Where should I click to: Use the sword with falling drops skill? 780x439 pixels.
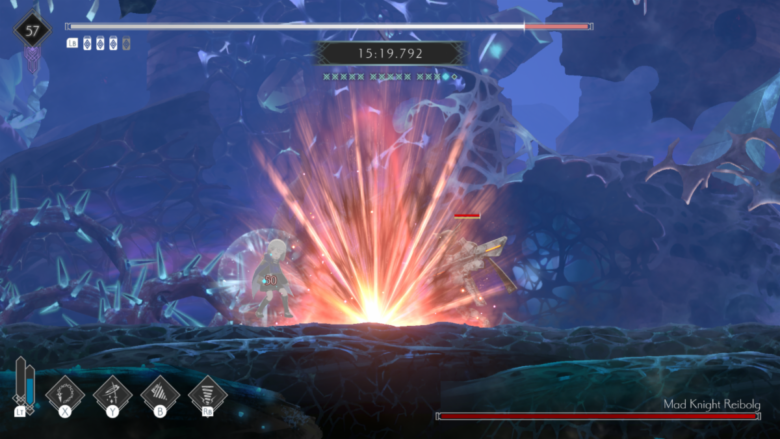coord(113,391)
